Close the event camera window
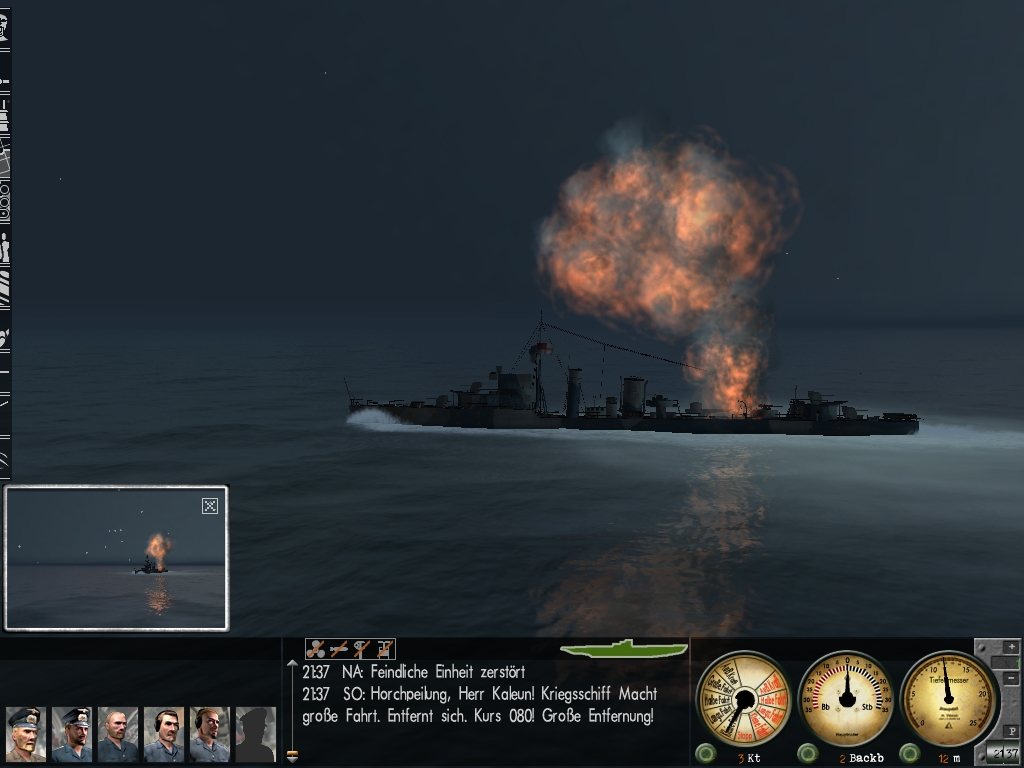The height and width of the screenshot is (768, 1024). click(210, 506)
